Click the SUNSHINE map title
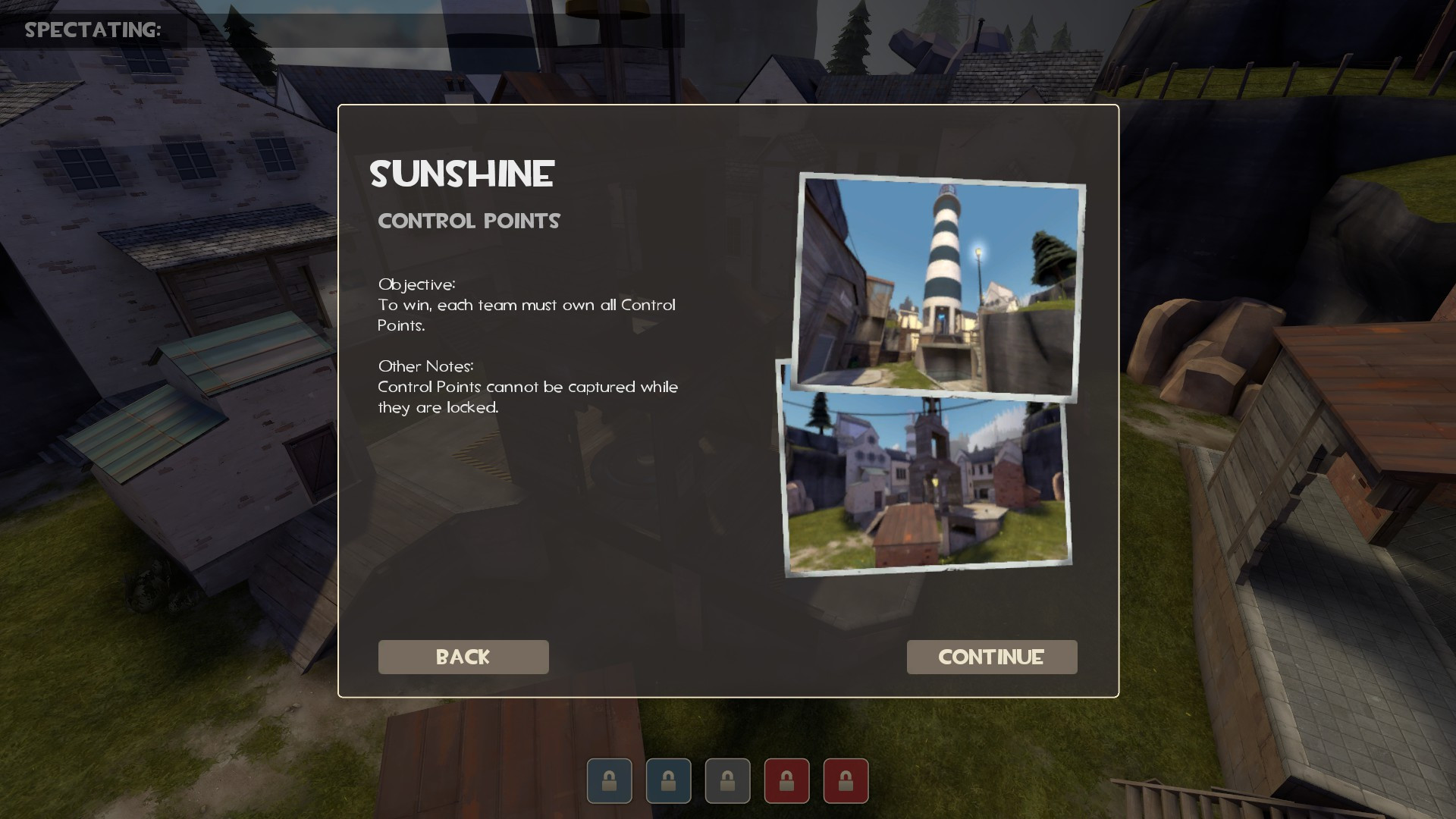The image size is (1456, 819). (x=462, y=174)
